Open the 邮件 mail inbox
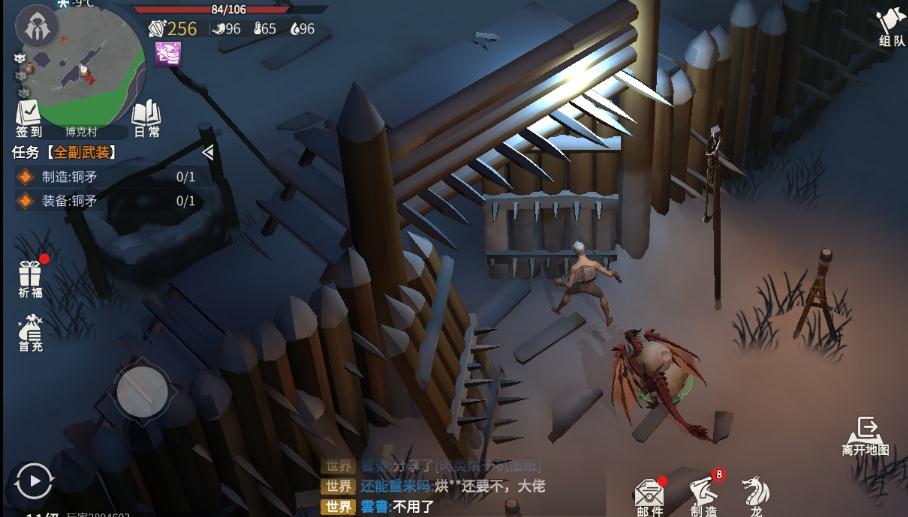The height and width of the screenshot is (517, 908). tap(650, 494)
